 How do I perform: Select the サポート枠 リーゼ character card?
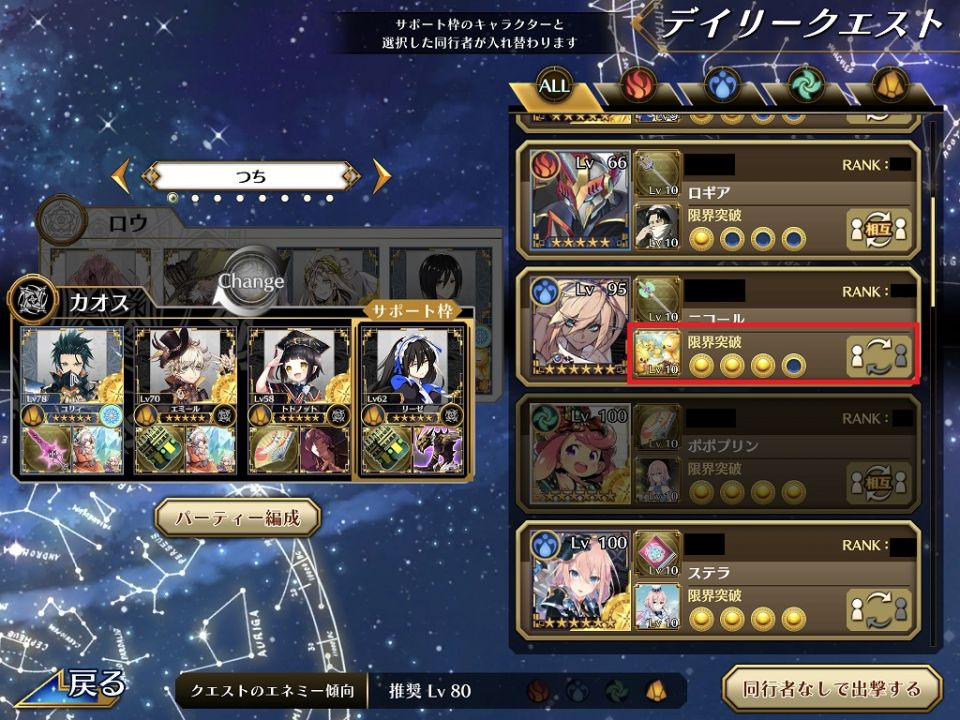412,400
